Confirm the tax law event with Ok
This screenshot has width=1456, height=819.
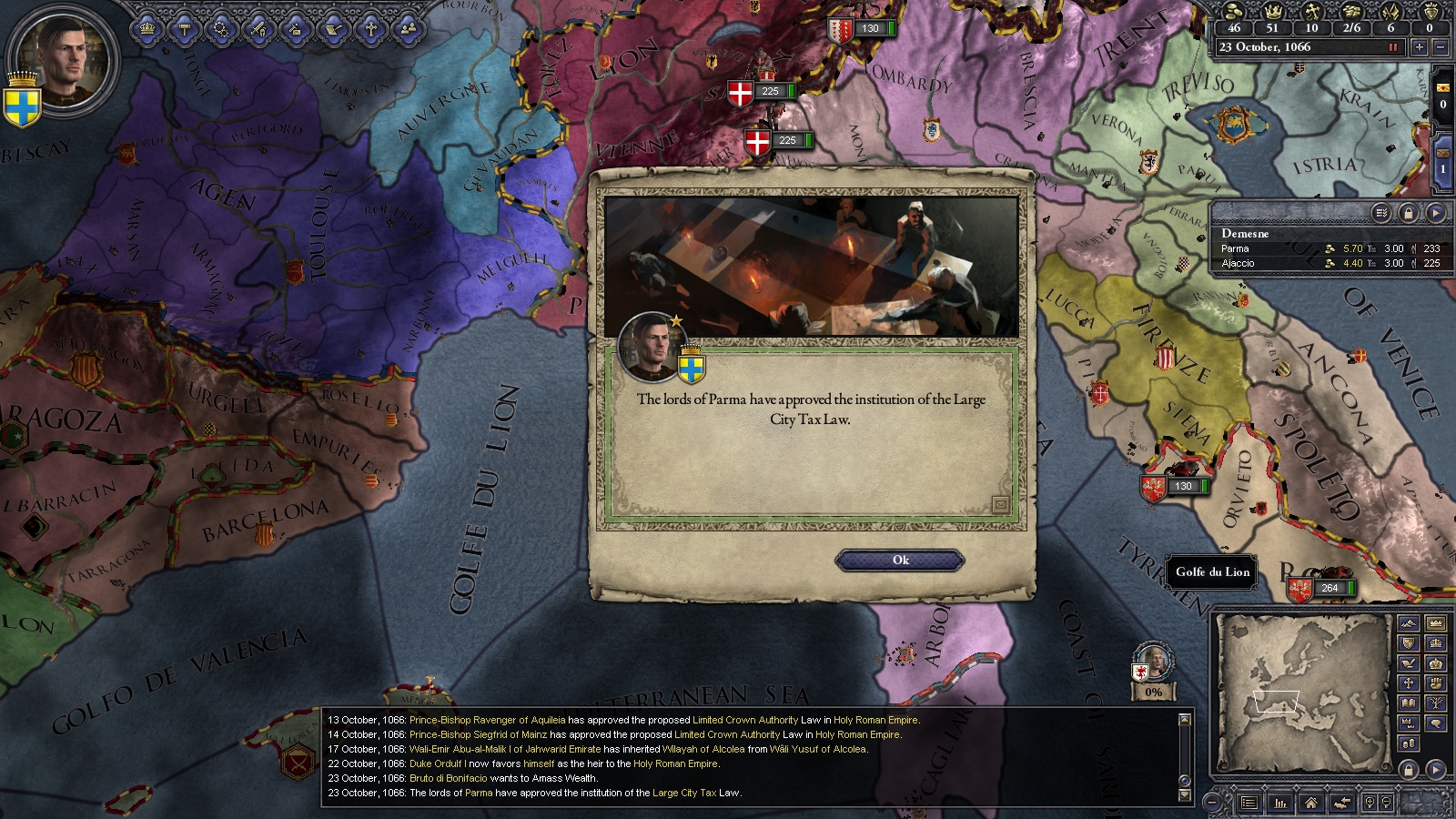(899, 561)
